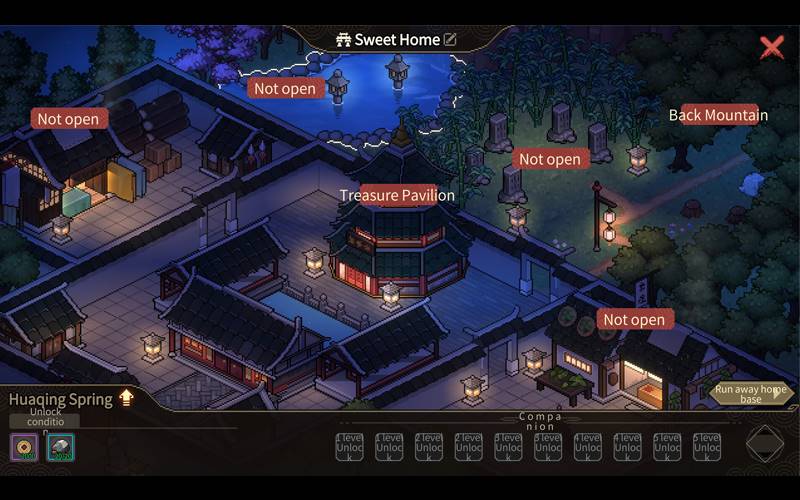Close the Sweet Home screen
Viewport: 800px width, 500px height.
tap(771, 47)
